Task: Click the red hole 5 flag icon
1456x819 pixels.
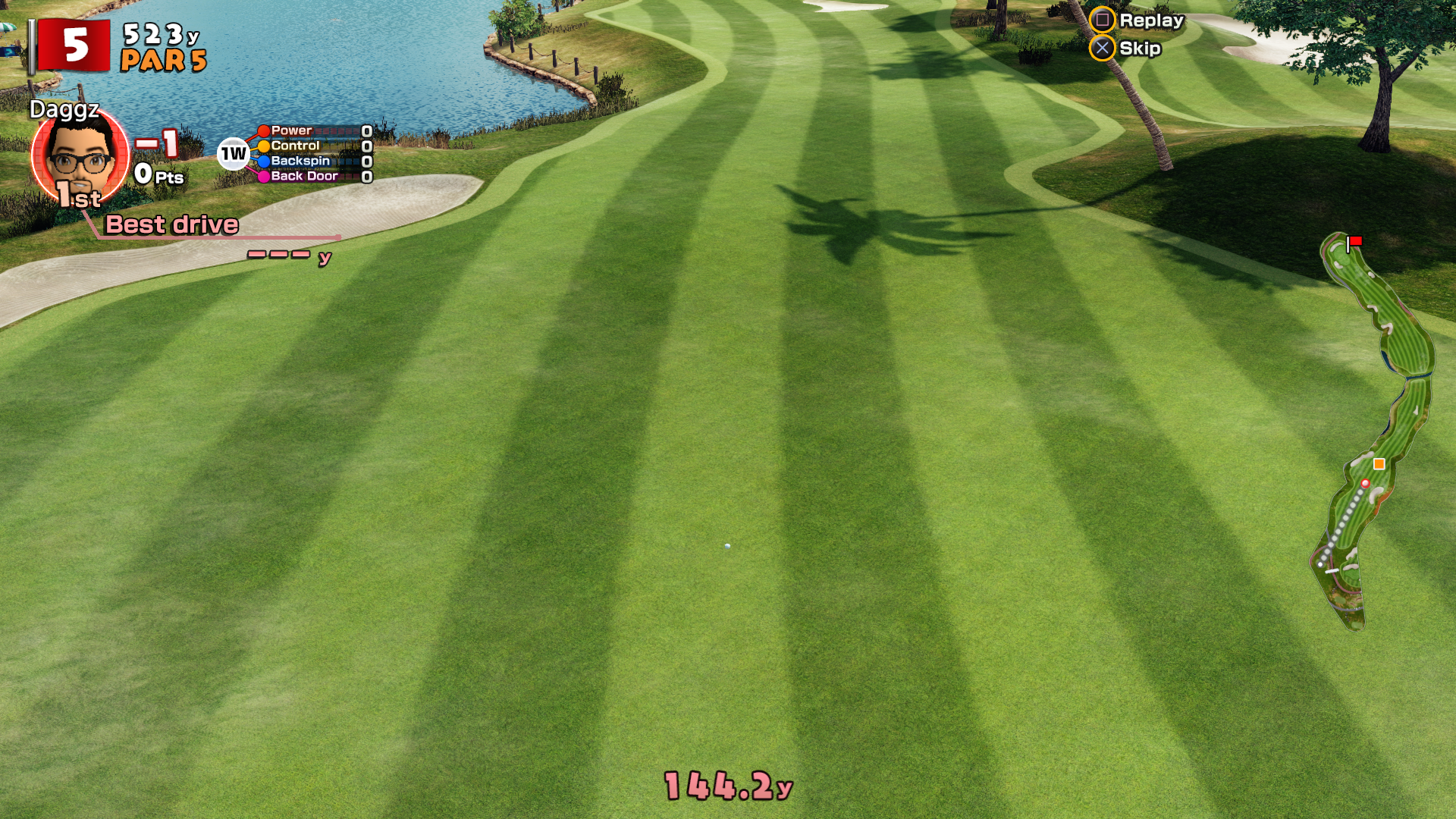Action: click(74, 45)
